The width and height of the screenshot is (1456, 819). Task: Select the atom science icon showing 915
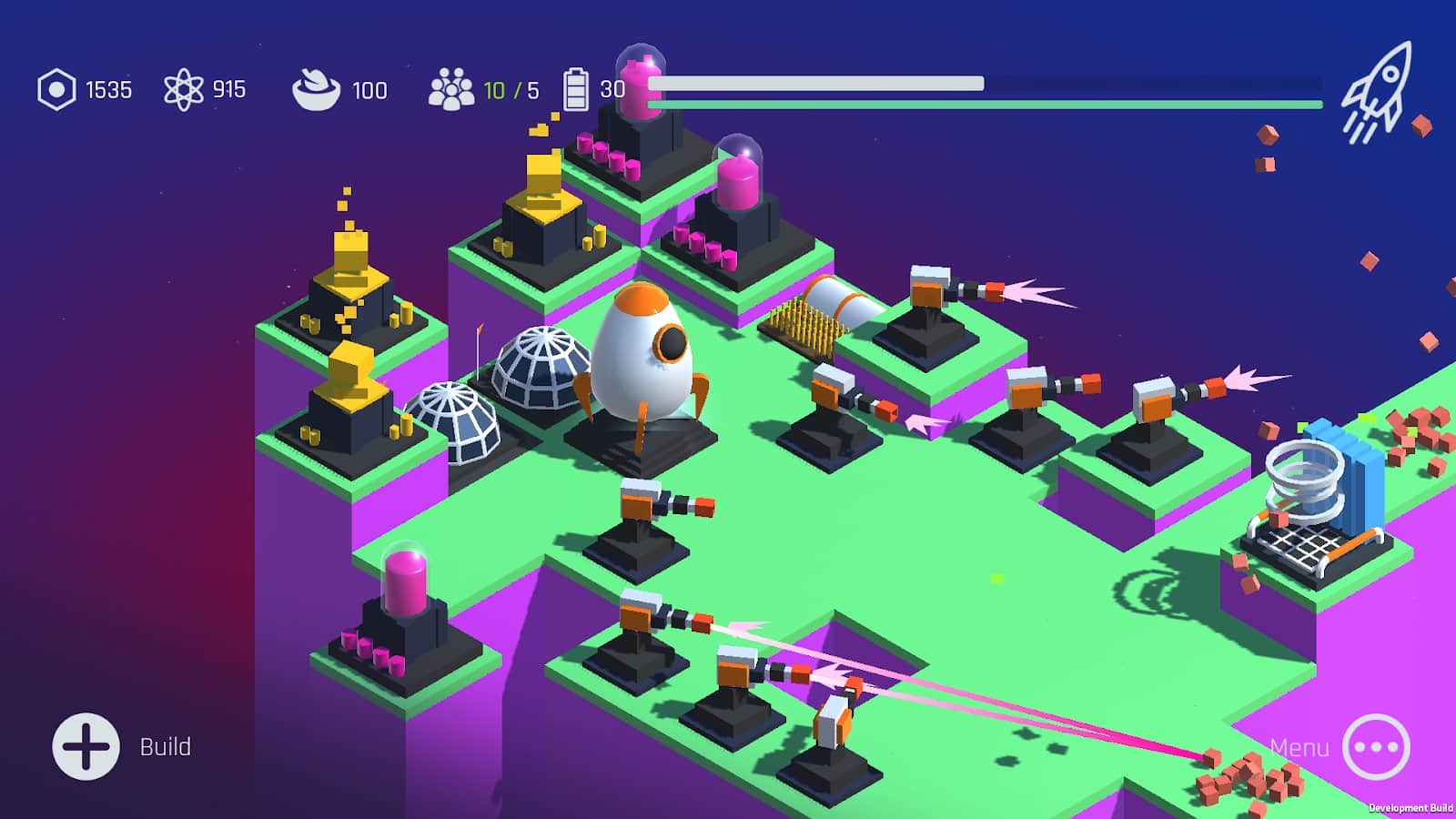click(x=185, y=88)
